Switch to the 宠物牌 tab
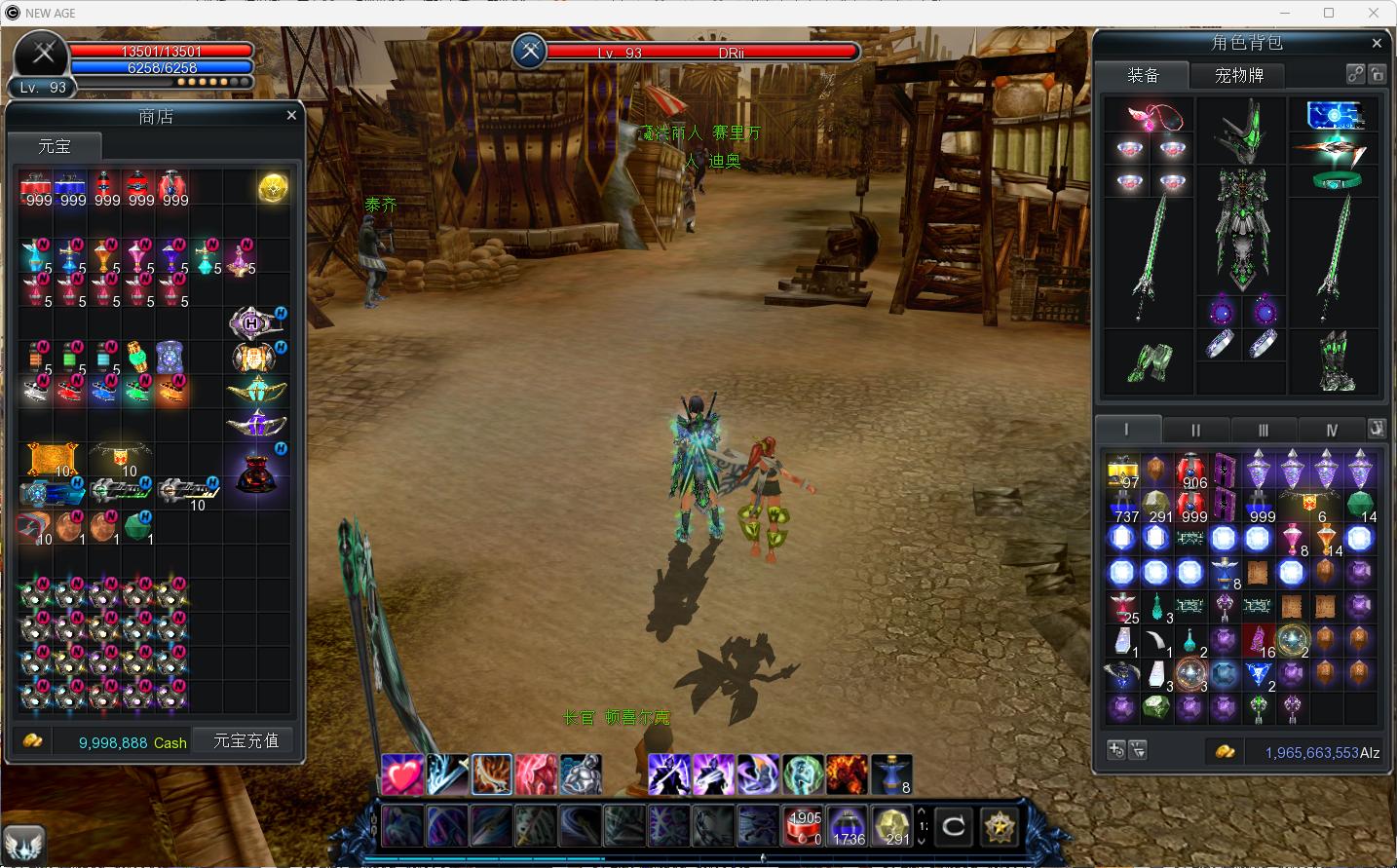1397x868 pixels. click(x=1238, y=75)
